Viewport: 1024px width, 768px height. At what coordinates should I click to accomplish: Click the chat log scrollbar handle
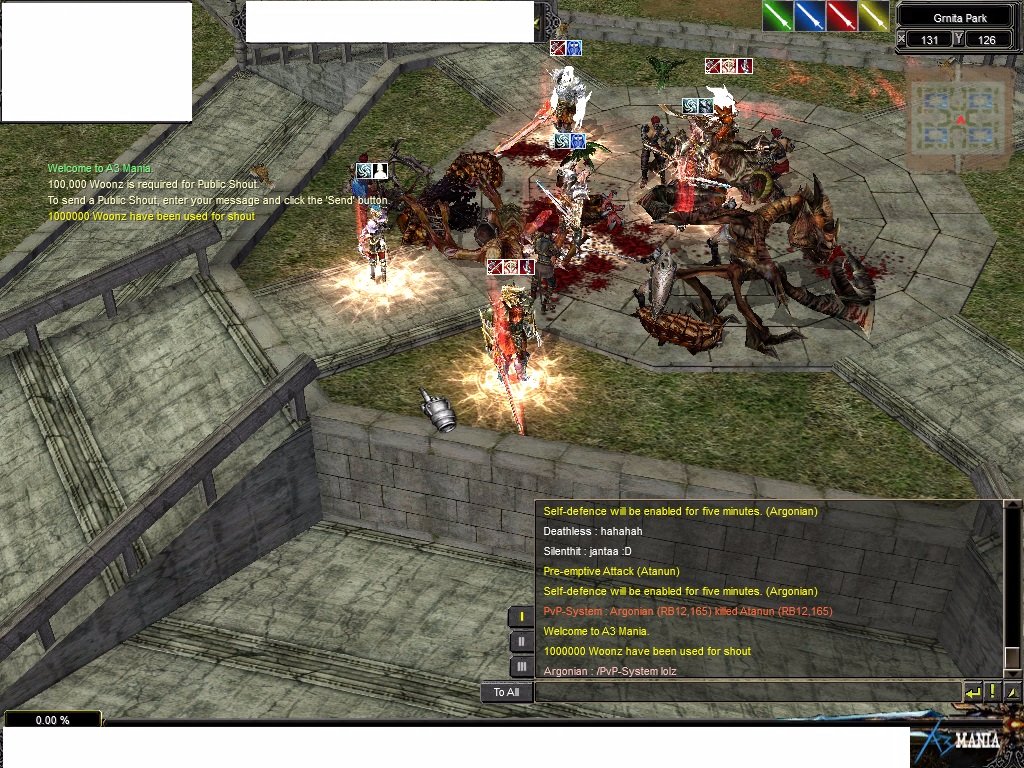1012,657
